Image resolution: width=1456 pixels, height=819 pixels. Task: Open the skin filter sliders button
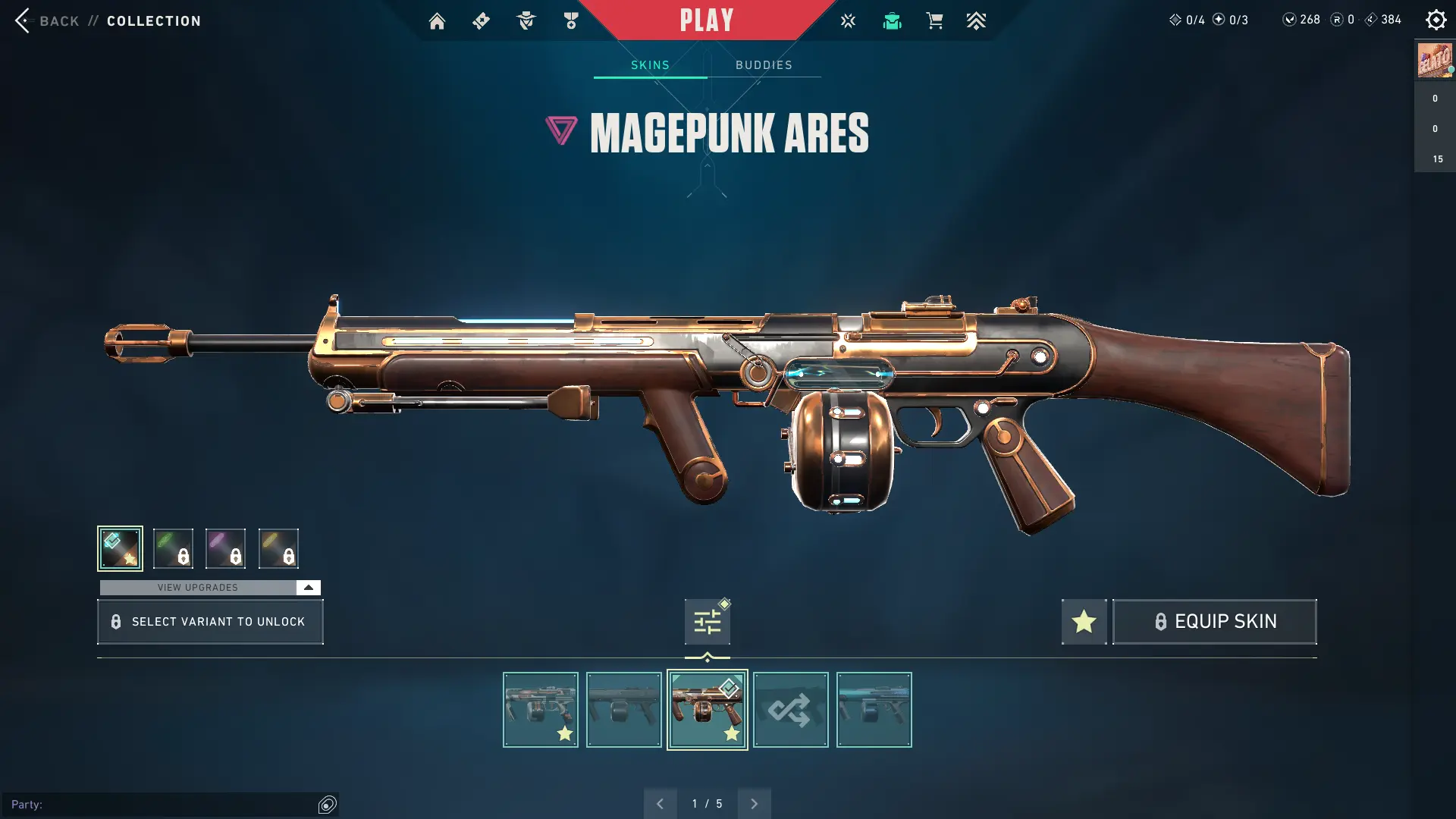707,622
